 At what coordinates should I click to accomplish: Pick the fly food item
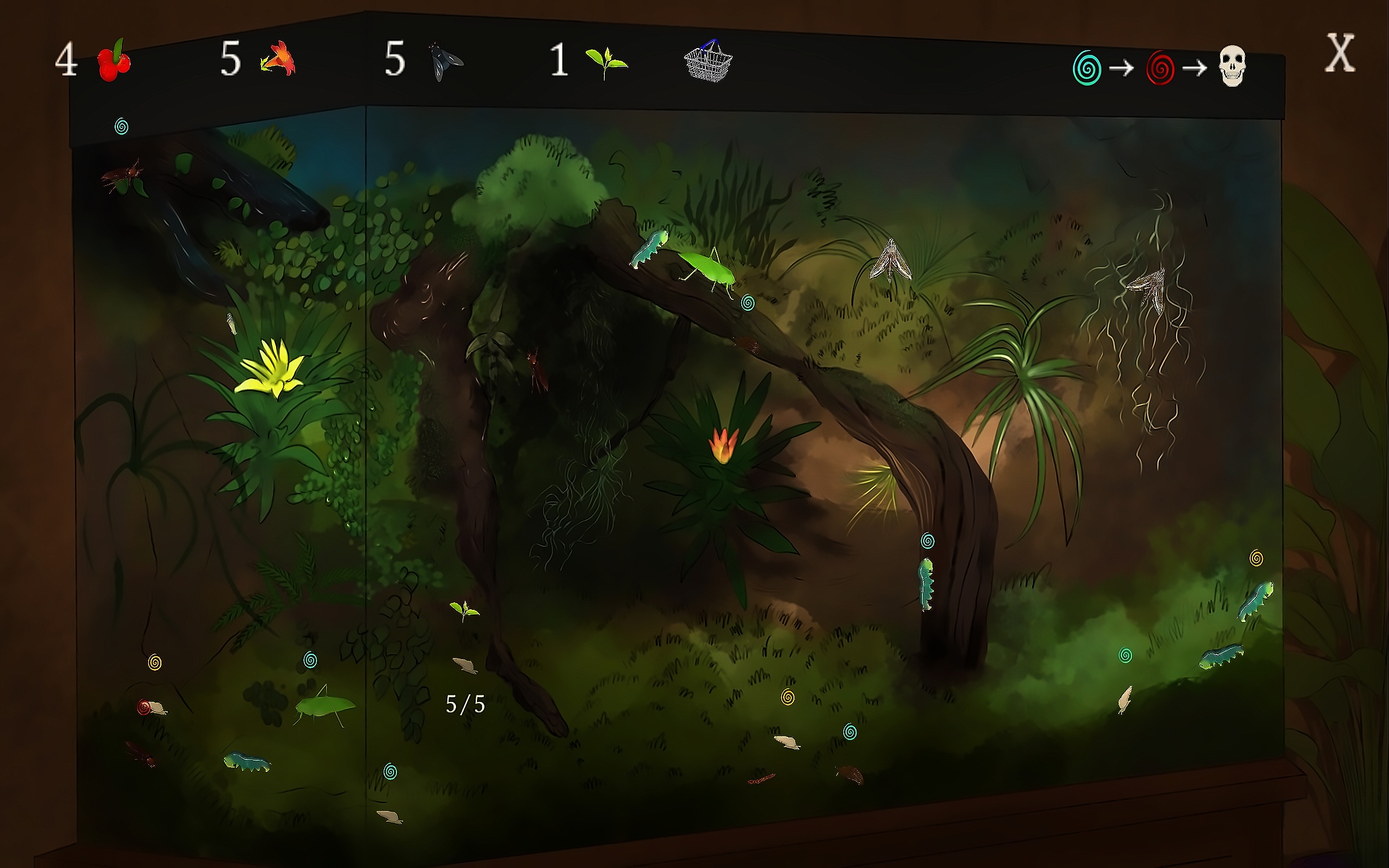tap(445, 61)
